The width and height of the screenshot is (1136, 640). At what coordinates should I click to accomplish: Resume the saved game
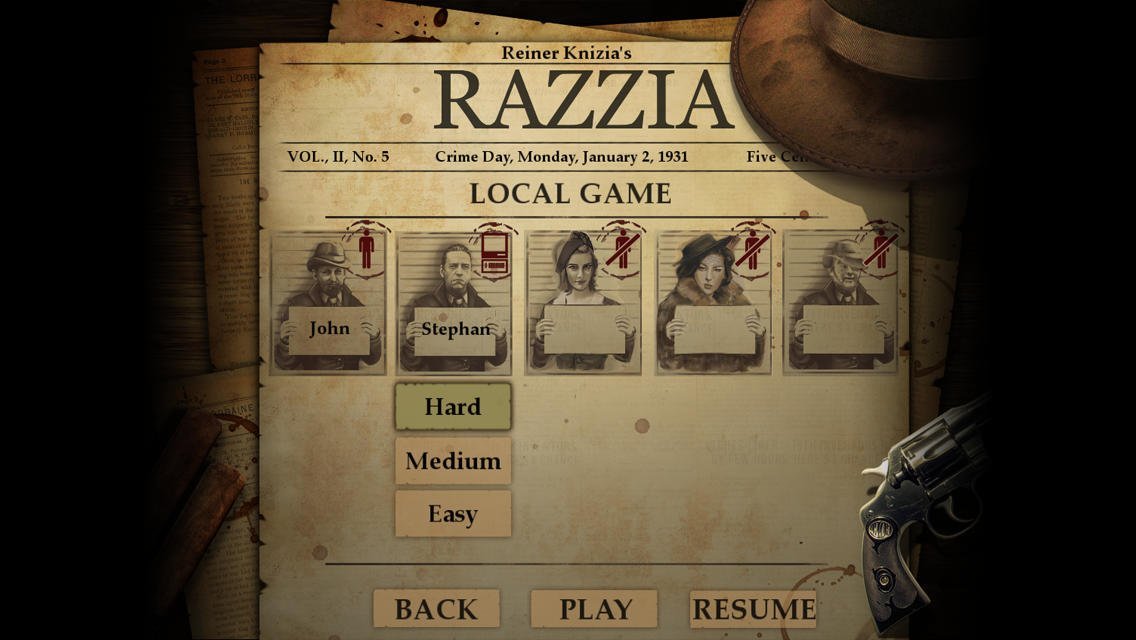tap(753, 609)
